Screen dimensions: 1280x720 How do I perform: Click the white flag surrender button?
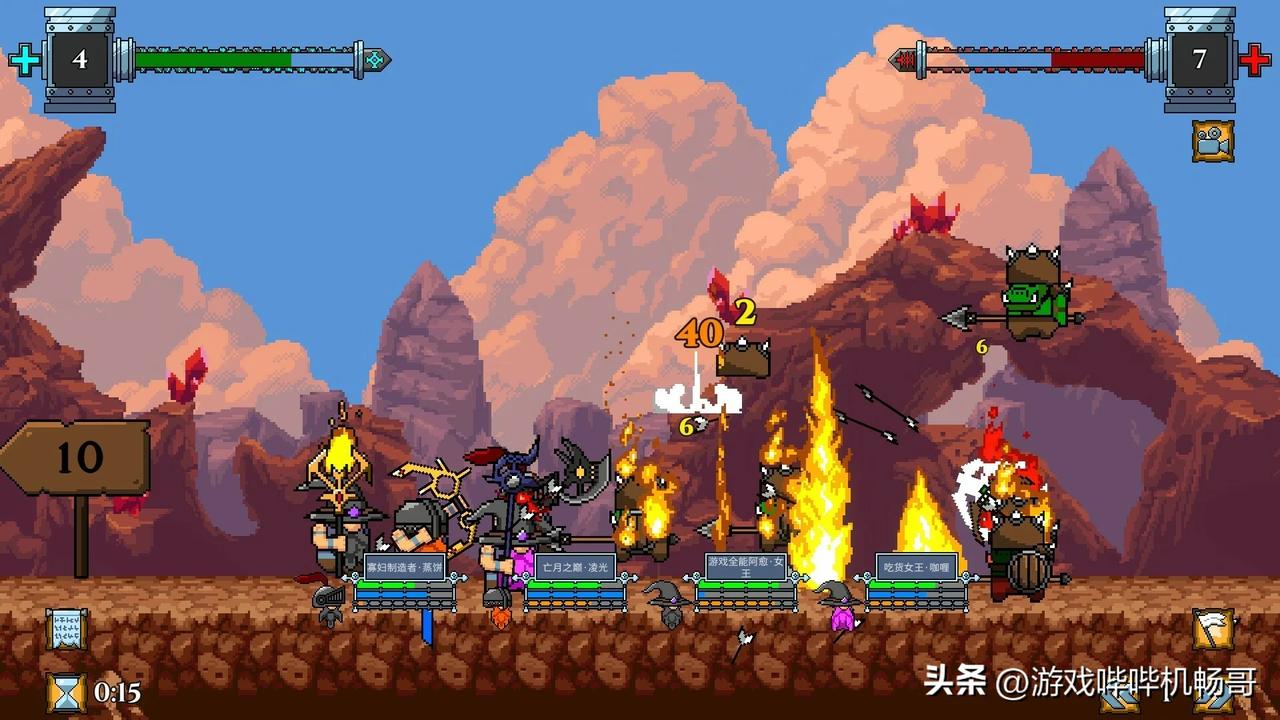pyautogui.click(x=1213, y=629)
